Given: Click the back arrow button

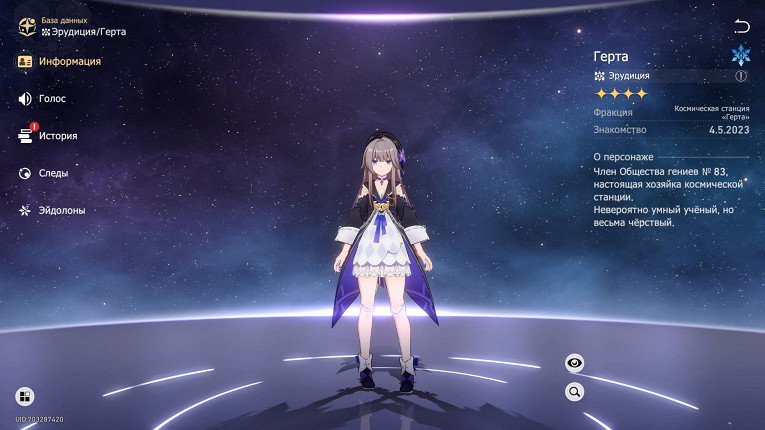Looking at the screenshot, I should coord(741,26).
